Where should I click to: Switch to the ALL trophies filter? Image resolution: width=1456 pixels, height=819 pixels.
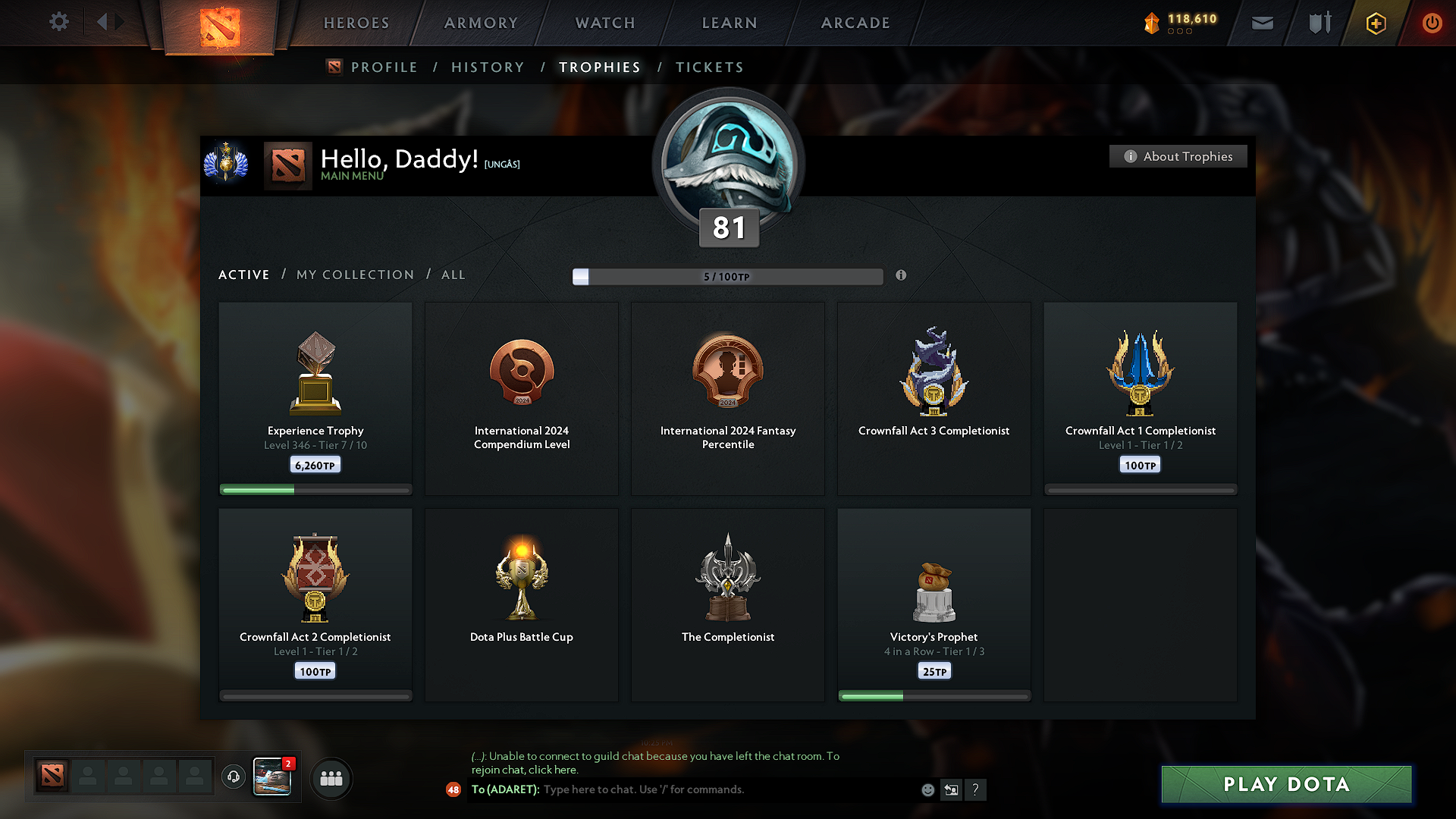[453, 275]
